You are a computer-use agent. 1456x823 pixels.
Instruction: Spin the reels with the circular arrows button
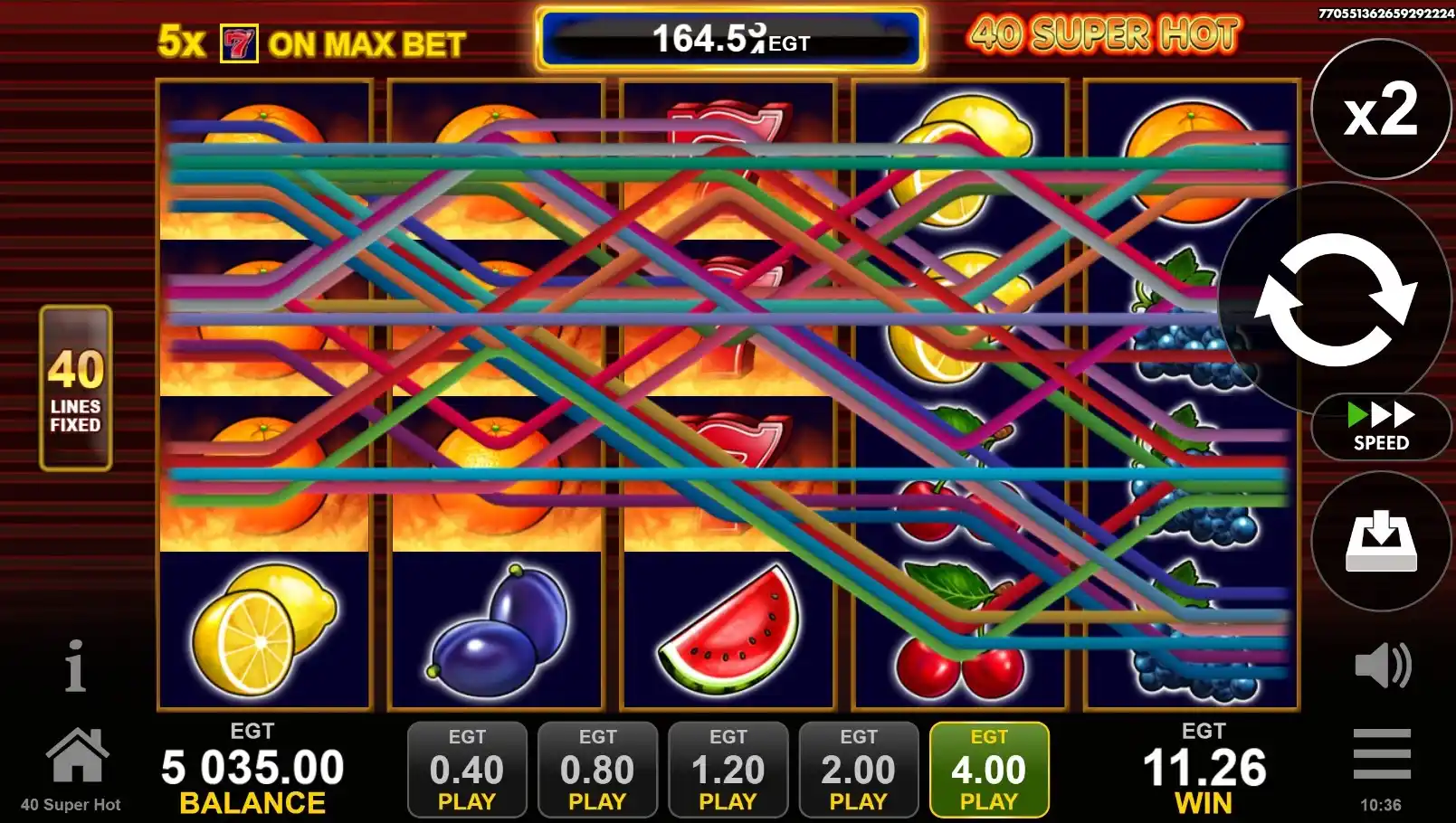pyautogui.click(x=1334, y=299)
